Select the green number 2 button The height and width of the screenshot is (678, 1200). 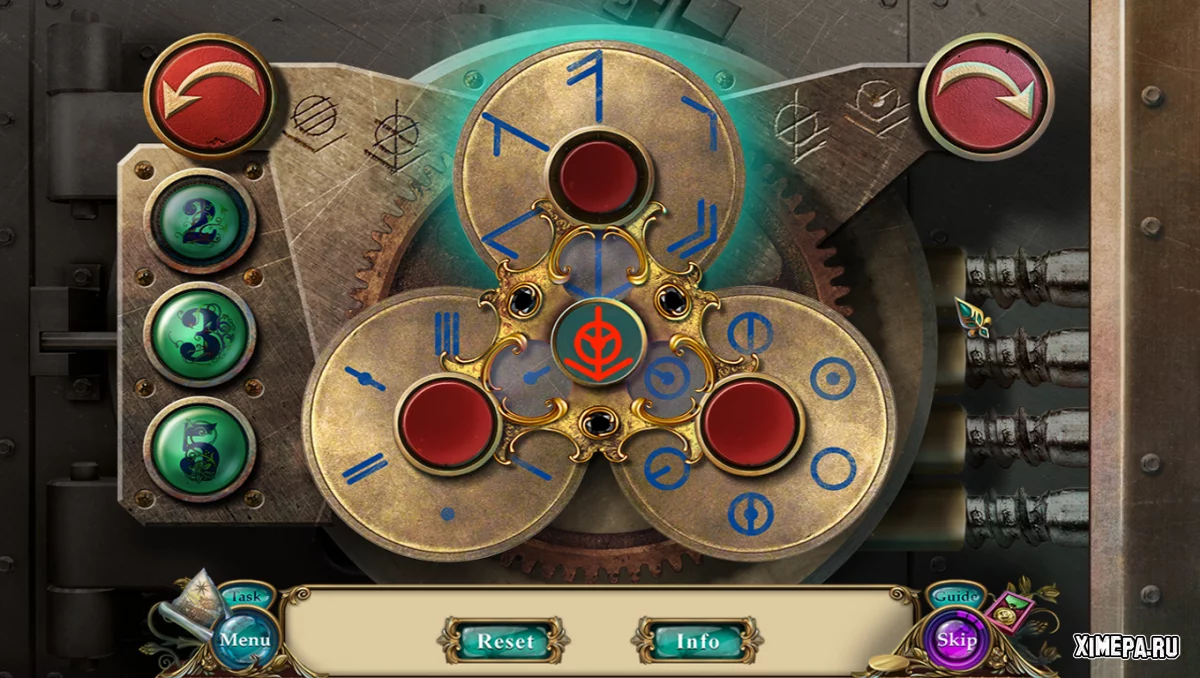click(x=200, y=221)
